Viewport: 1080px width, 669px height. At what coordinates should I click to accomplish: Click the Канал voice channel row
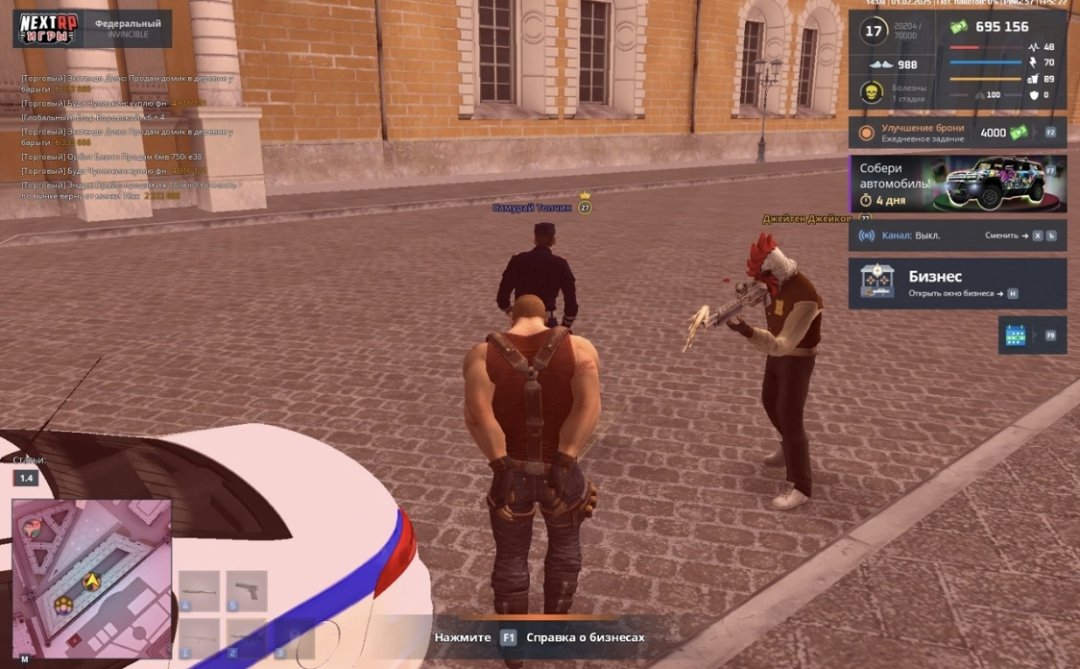click(957, 235)
